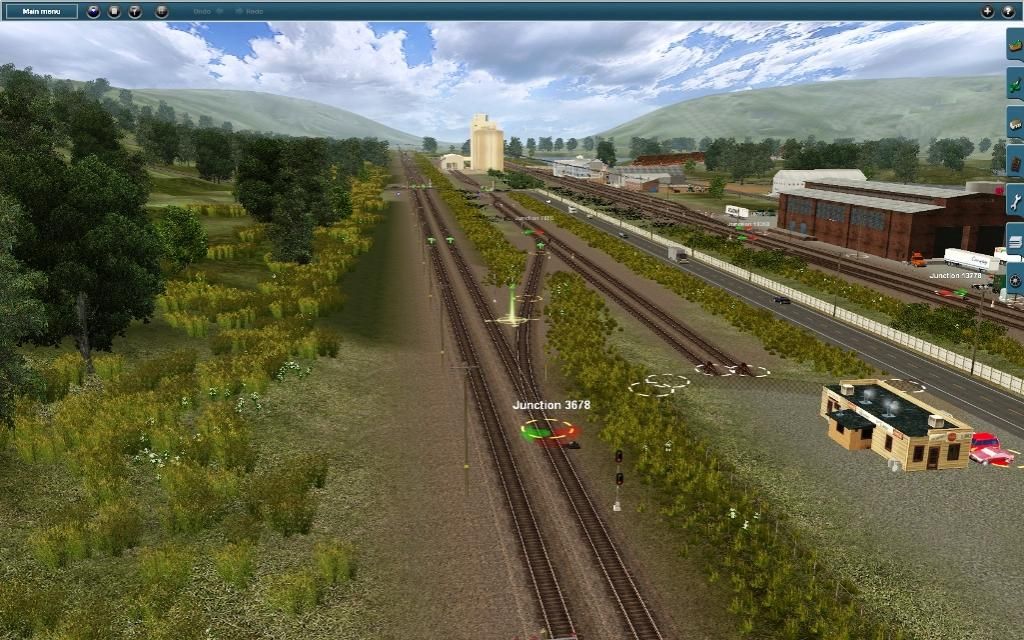Click the plus icon in top bar
The image size is (1024, 640).
pyautogui.click(x=988, y=11)
